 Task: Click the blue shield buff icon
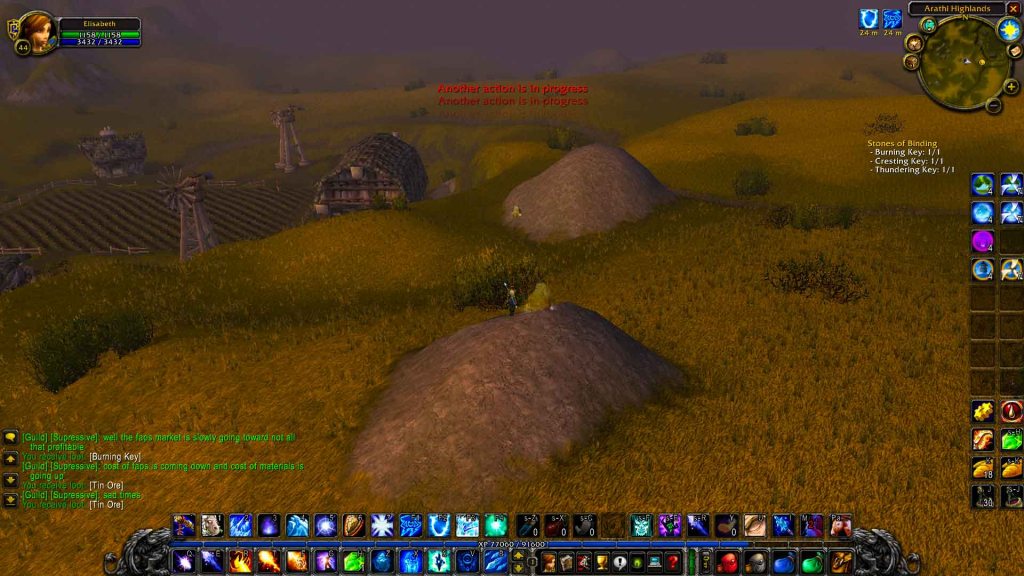click(x=868, y=19)
